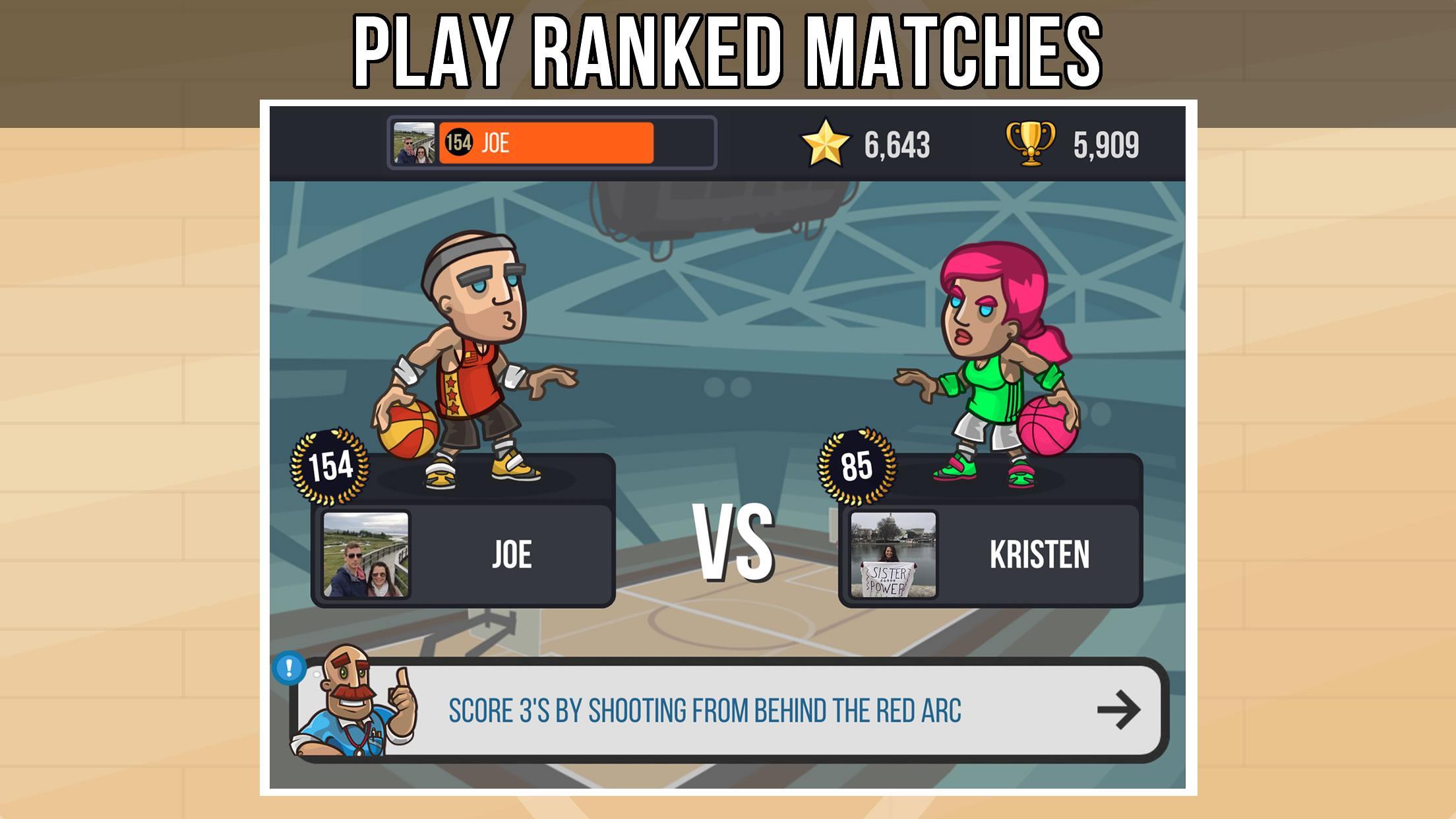Click the exclamation point speech bubble
This screenshot has width=1456, height=819.
pos(288,667)
